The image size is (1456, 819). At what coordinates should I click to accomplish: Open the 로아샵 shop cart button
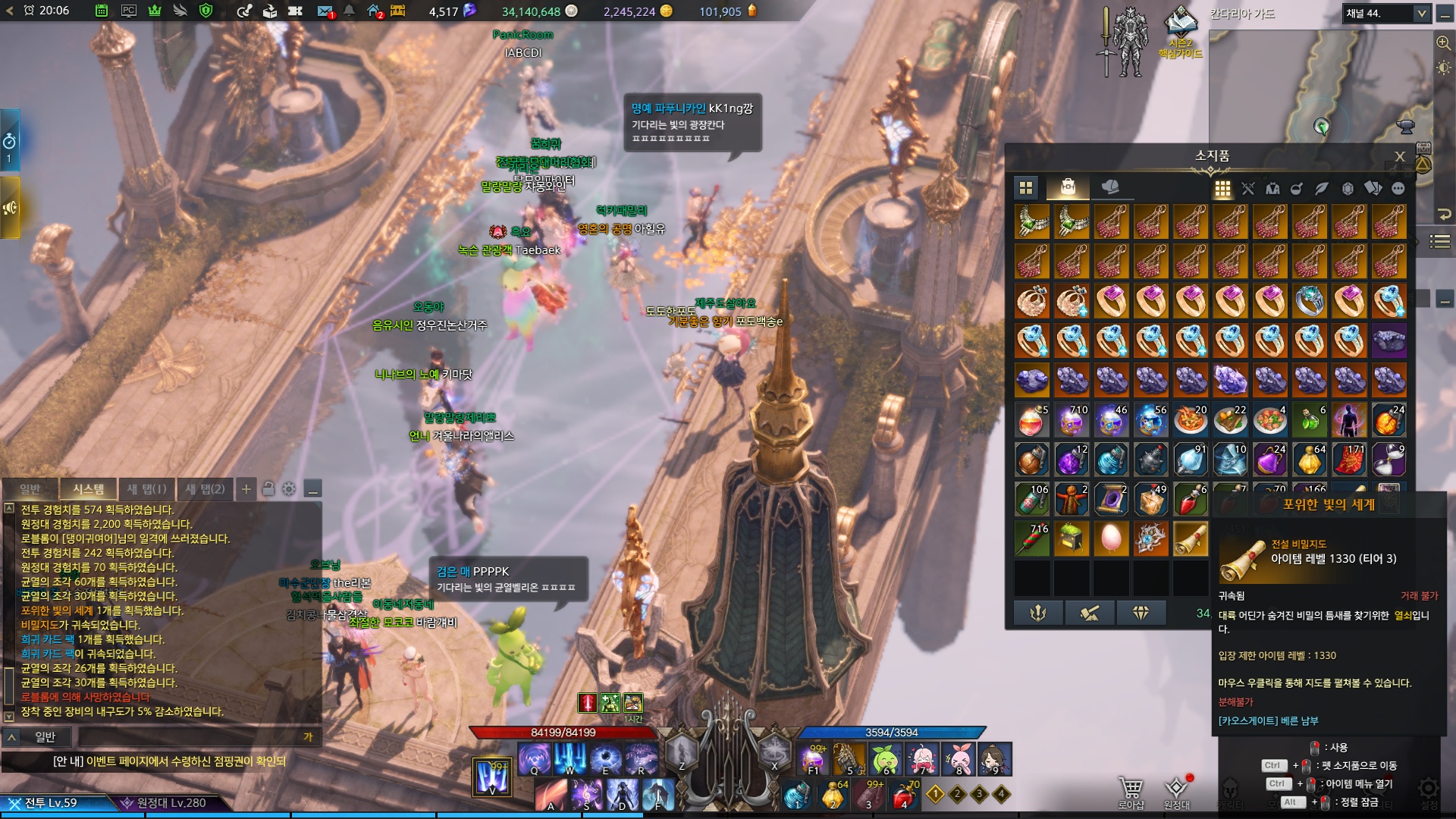(1131, 792)
